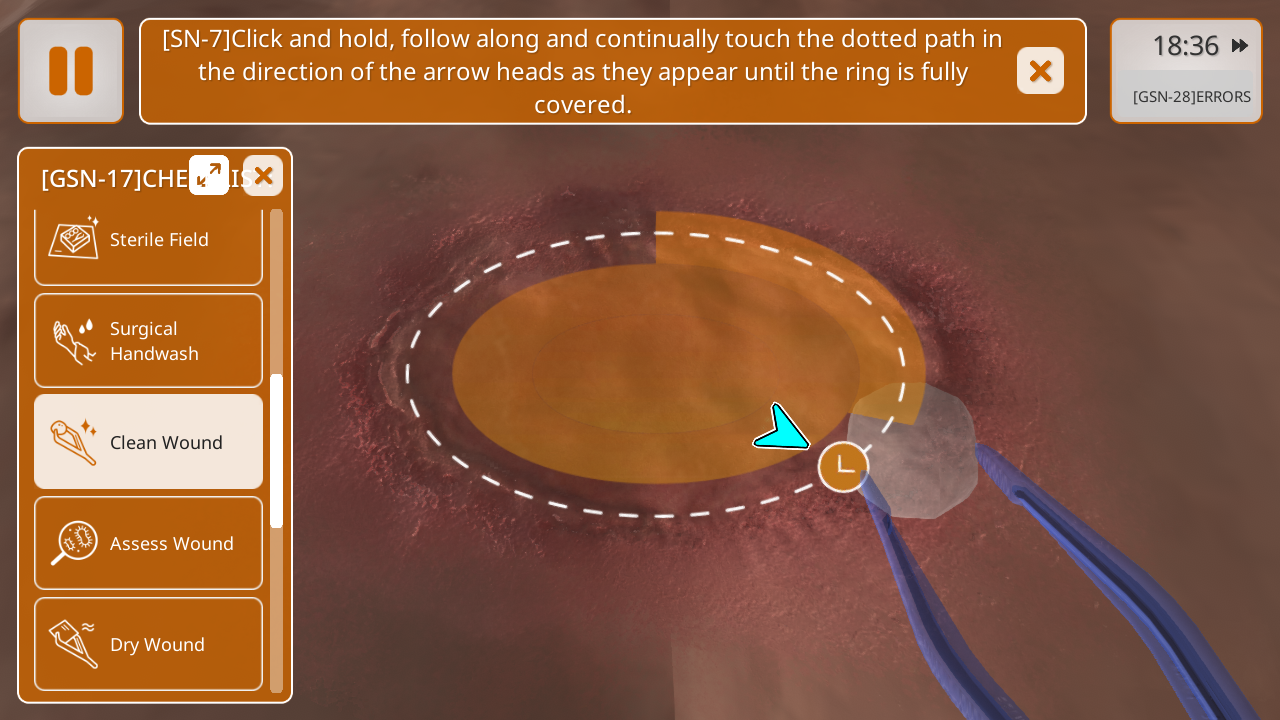The width and height of the screenshot is (1280, 720).
Task: Close the instruction banner
Action: [x=1040, y=71]
